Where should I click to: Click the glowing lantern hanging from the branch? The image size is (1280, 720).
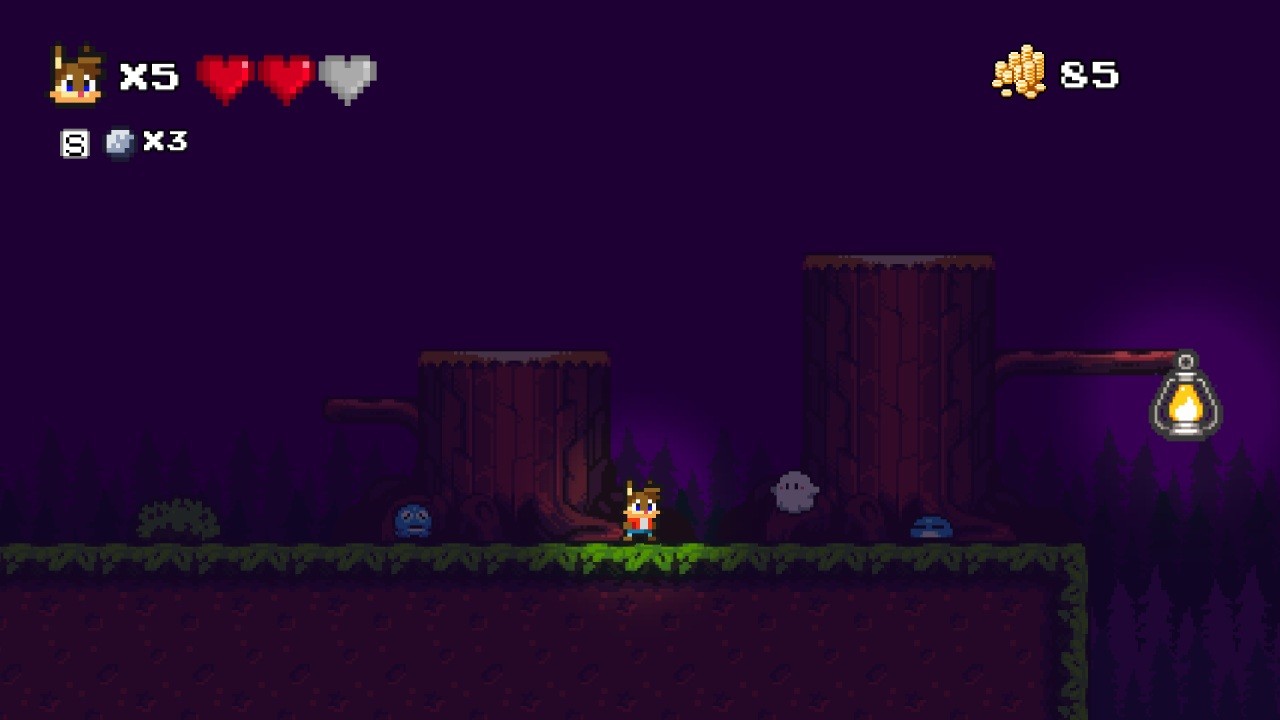pyautogui.click(x=1186, y=403)
